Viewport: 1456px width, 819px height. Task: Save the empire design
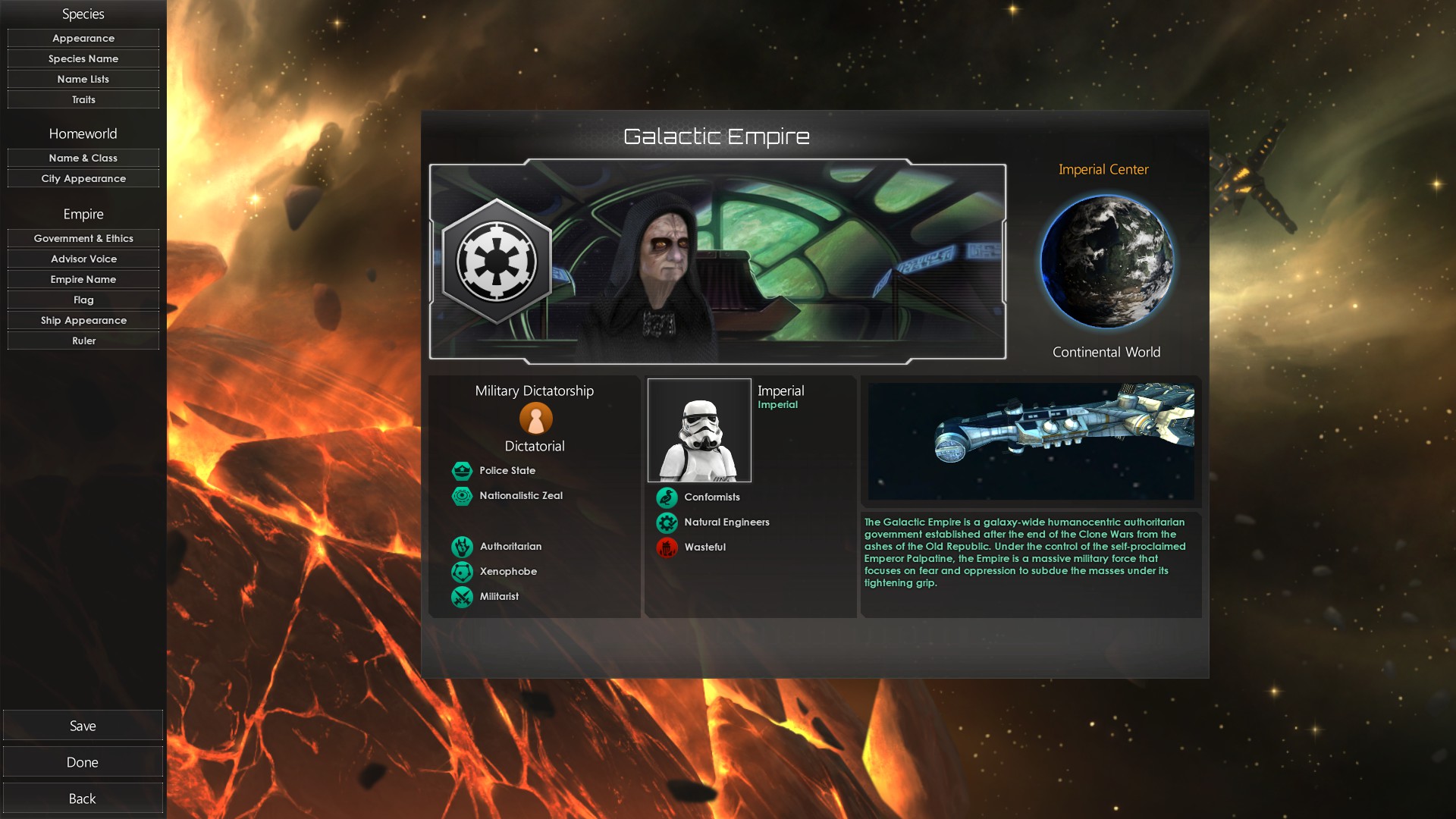pos(83,726)
